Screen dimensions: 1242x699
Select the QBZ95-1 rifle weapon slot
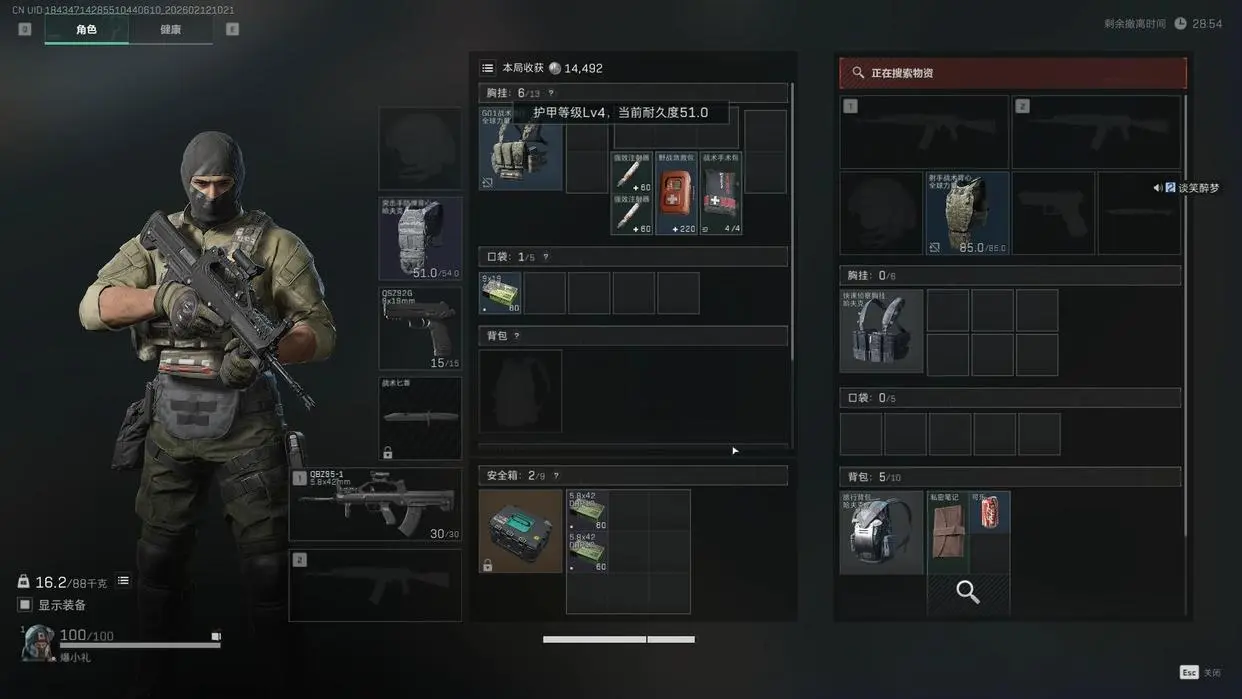pyautogui.click(x=375, y=505)
